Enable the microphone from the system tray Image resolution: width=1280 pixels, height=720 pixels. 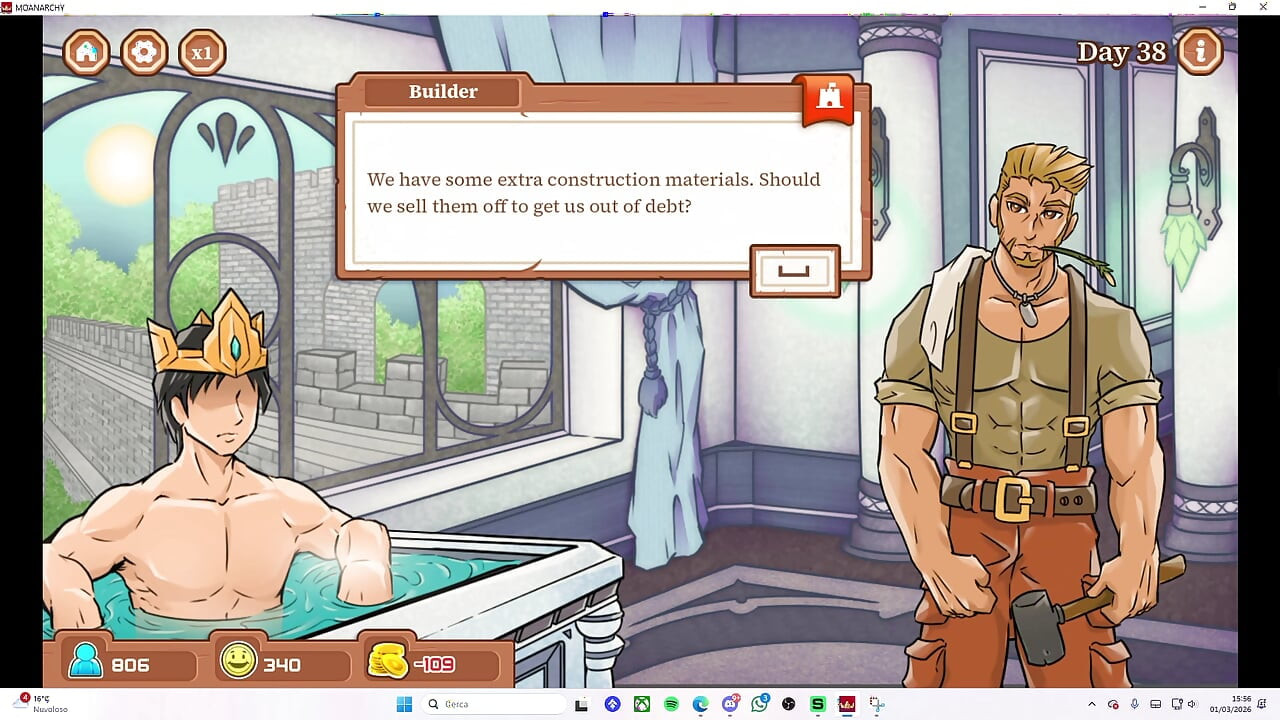click(1135, 704)
